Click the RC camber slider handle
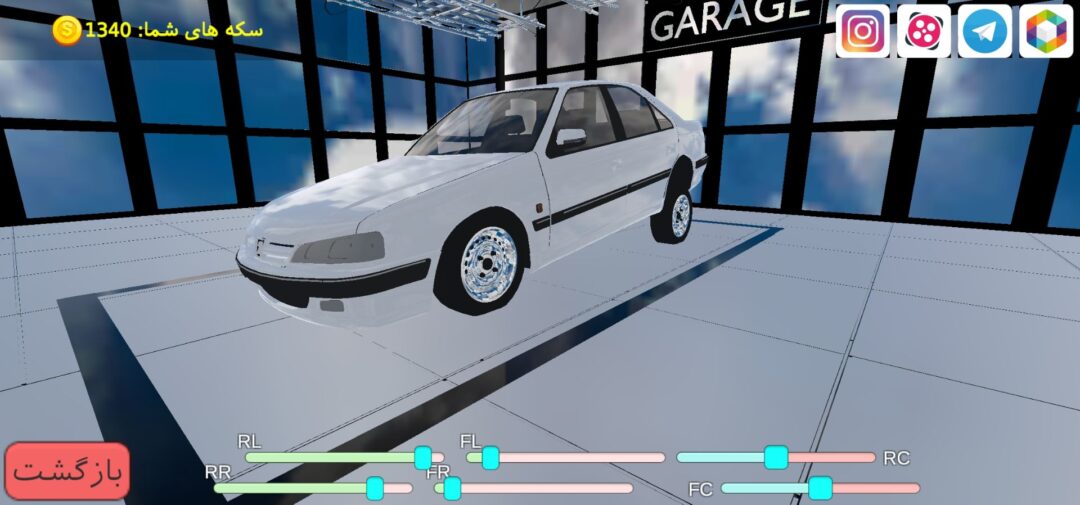This screenshot has width=1080, height=505. pyautogui.click(x=775, y=457)
